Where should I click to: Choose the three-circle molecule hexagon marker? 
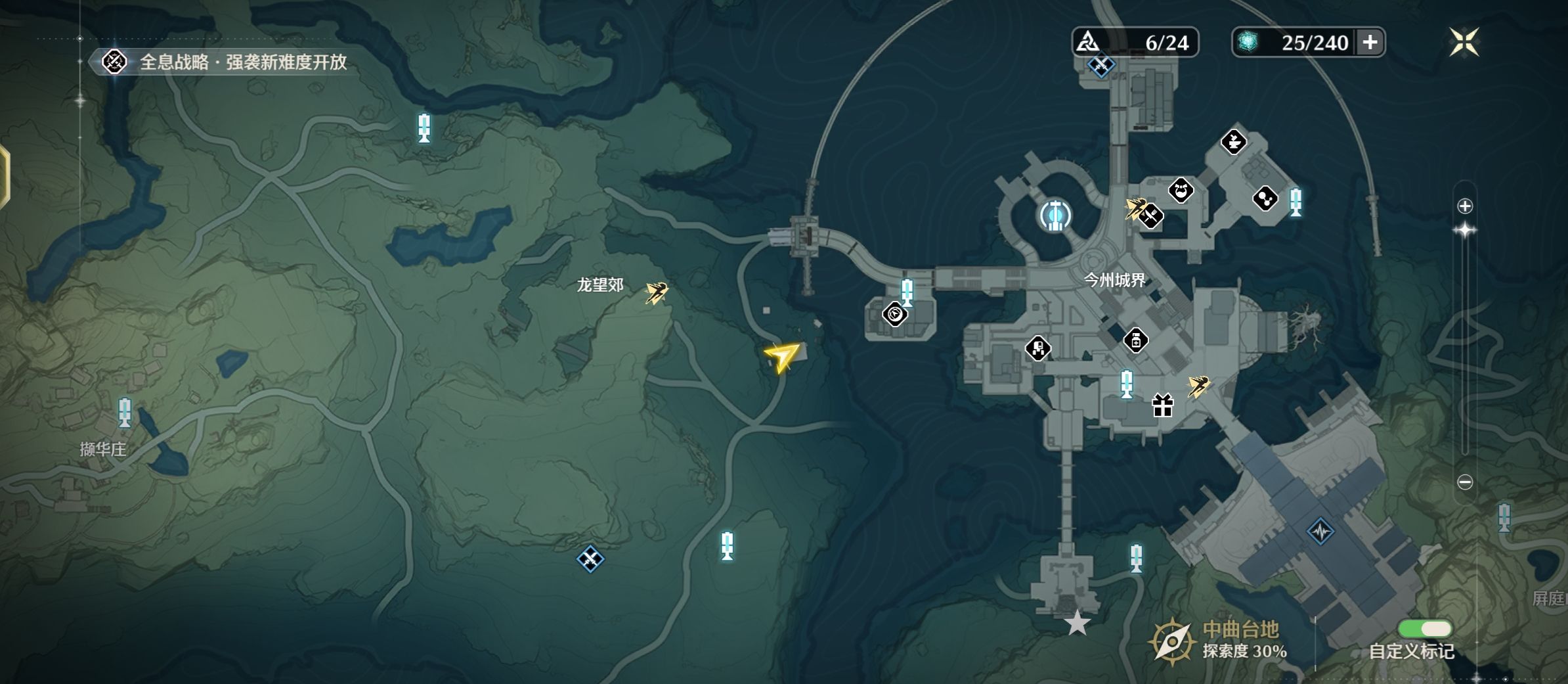click(1265, 198)
